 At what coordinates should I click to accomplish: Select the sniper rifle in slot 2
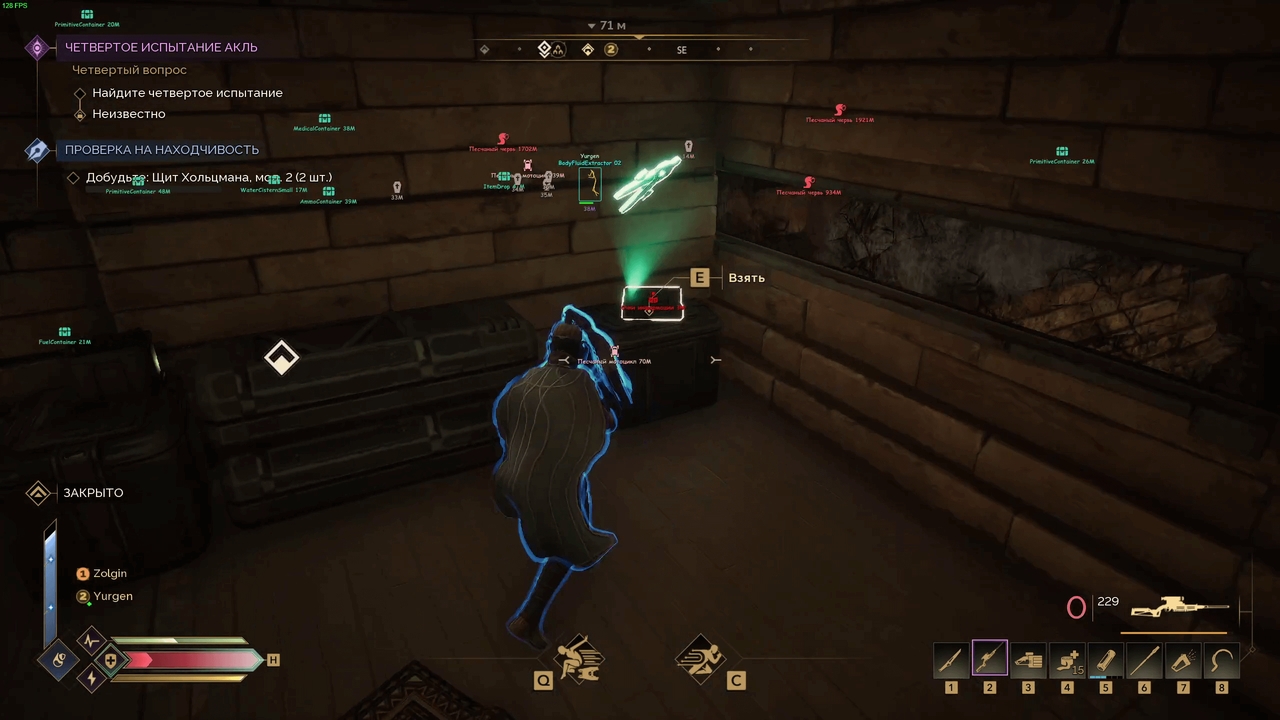tap(989, 658)
